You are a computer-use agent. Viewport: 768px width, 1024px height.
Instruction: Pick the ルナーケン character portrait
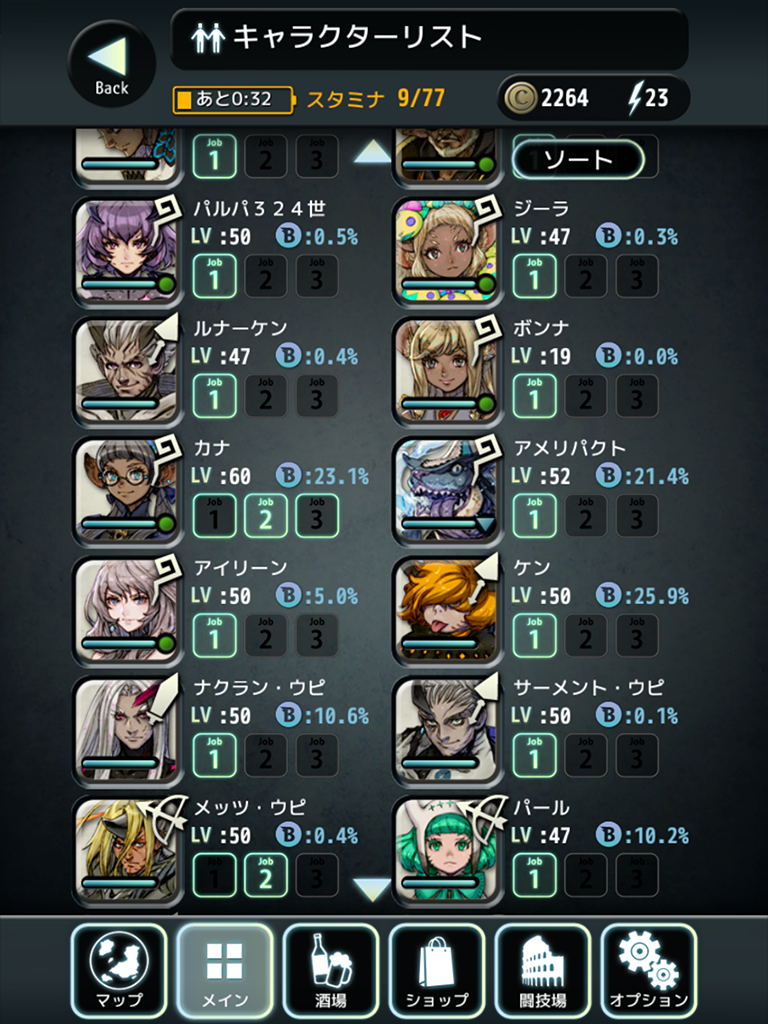tap(127, 371)
